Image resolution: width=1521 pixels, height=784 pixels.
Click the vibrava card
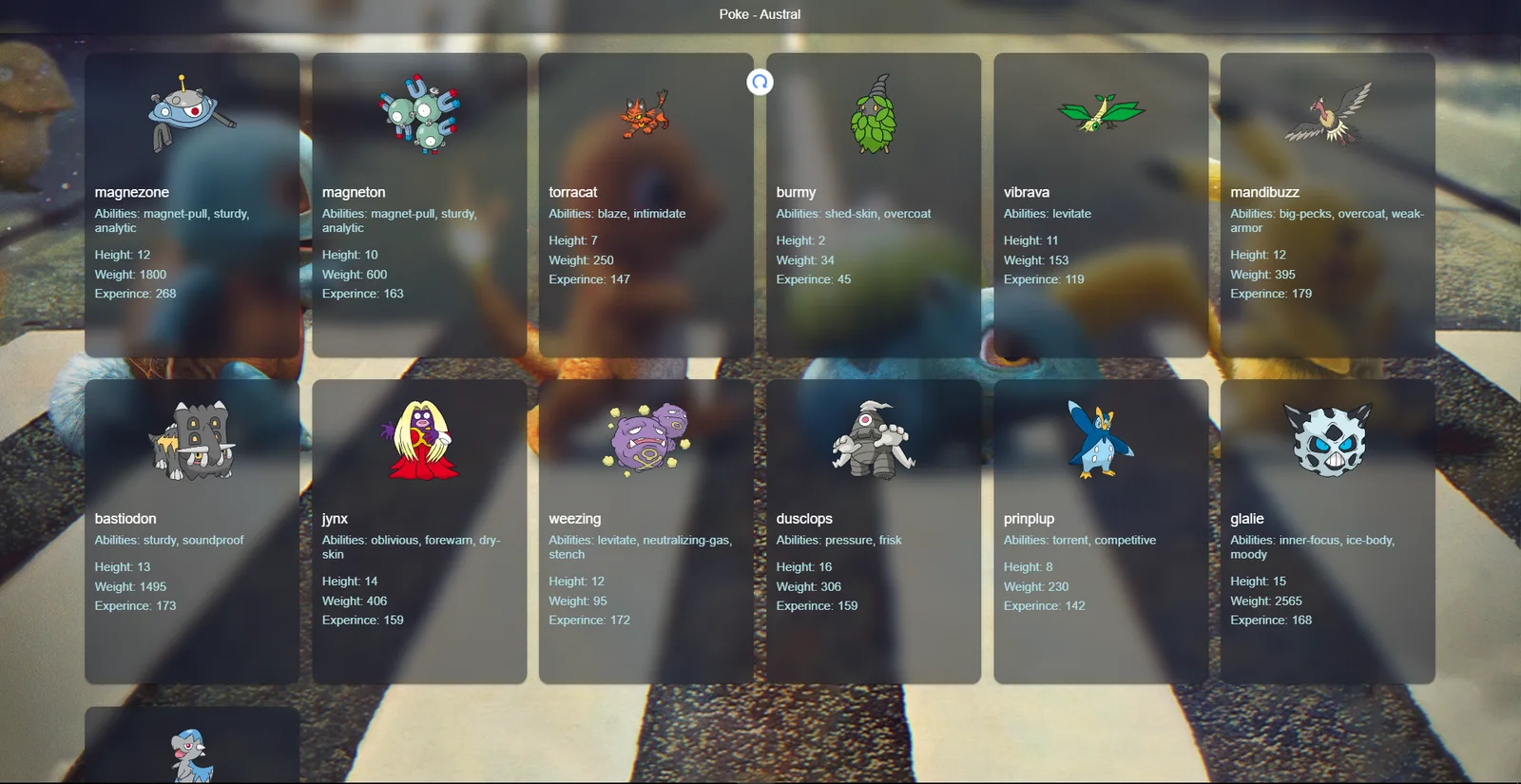coord(1101,205)
